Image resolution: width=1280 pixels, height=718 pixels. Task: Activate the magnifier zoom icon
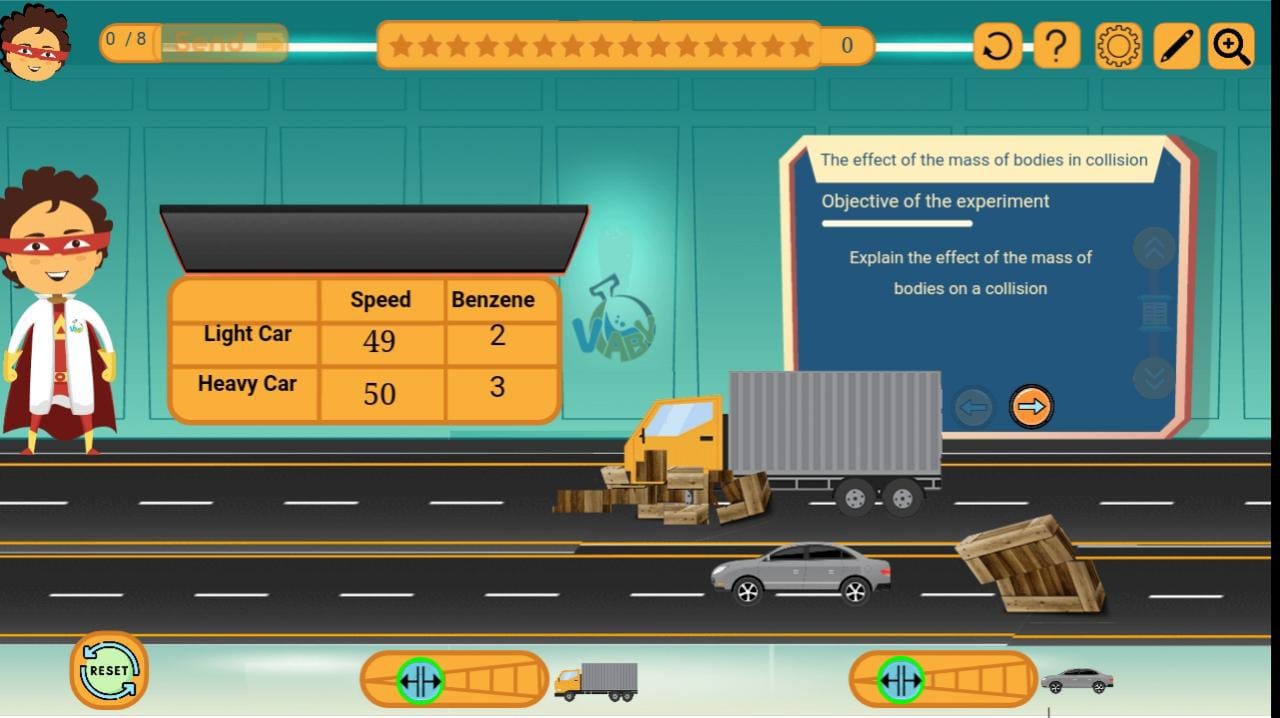click(1231, 46)
